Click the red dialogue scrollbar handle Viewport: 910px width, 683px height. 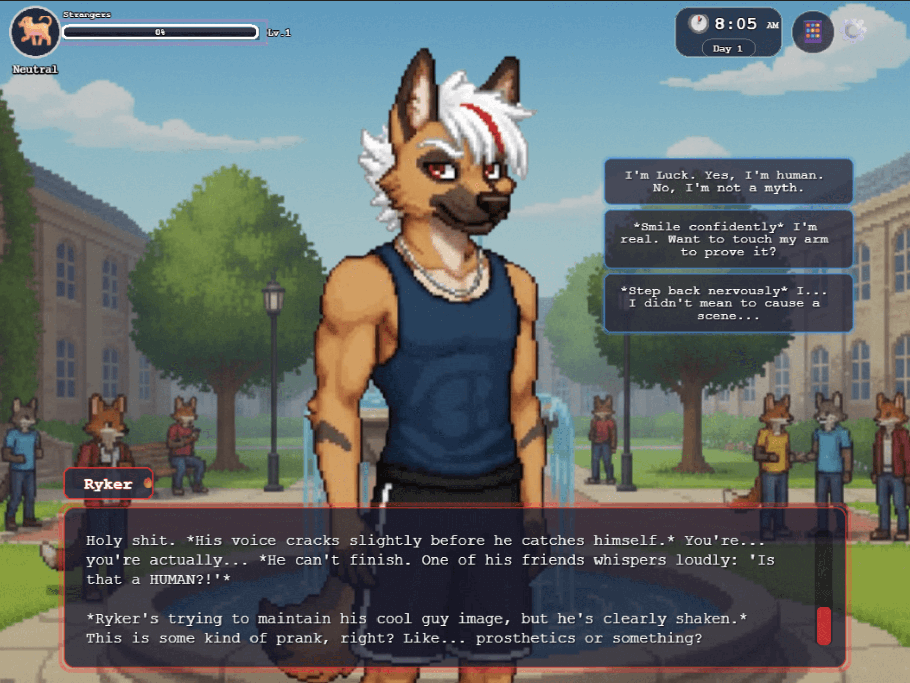pyautogui.click(x=824, y=625)
